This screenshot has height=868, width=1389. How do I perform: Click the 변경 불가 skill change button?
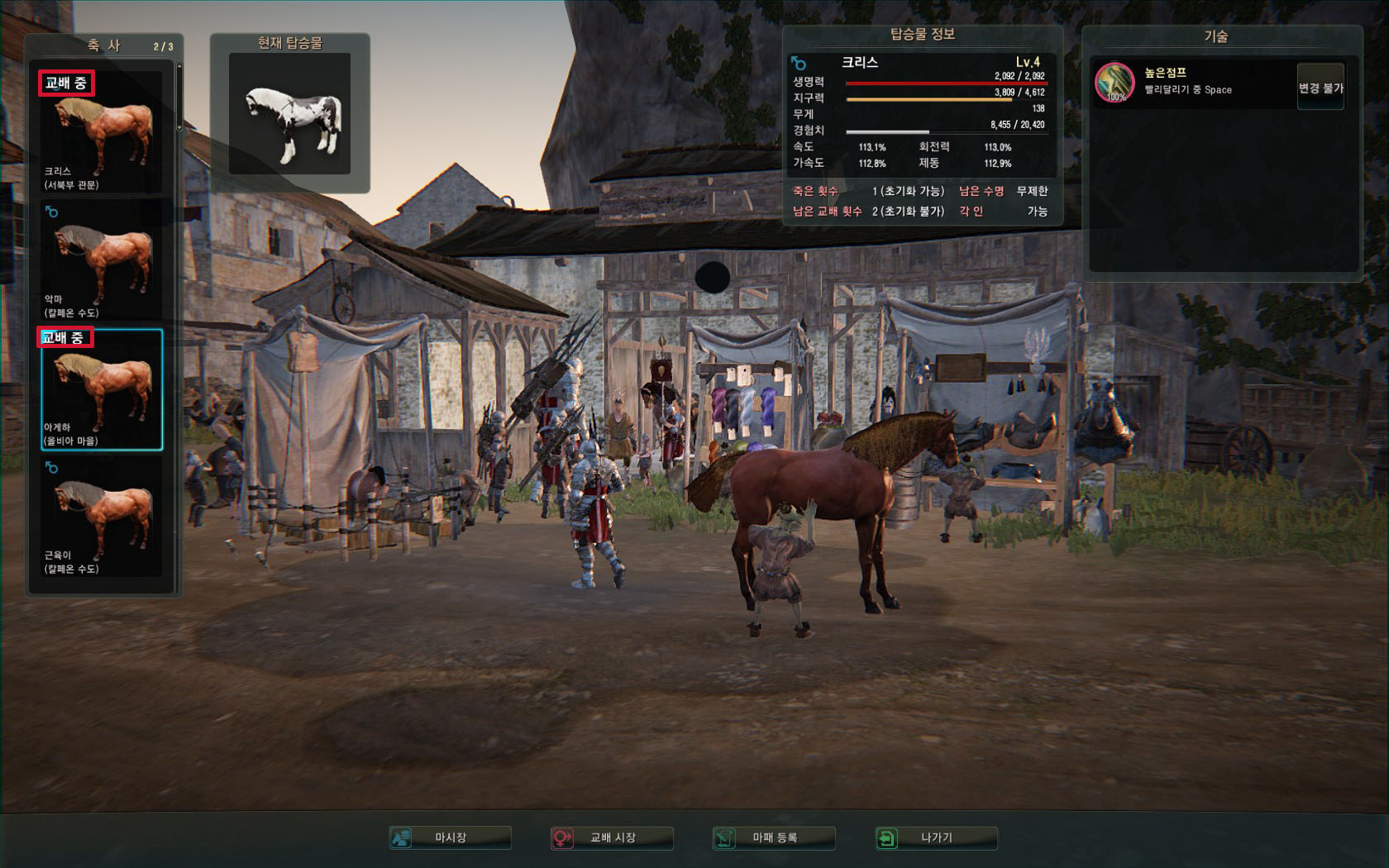click(x=1320, y=88)
